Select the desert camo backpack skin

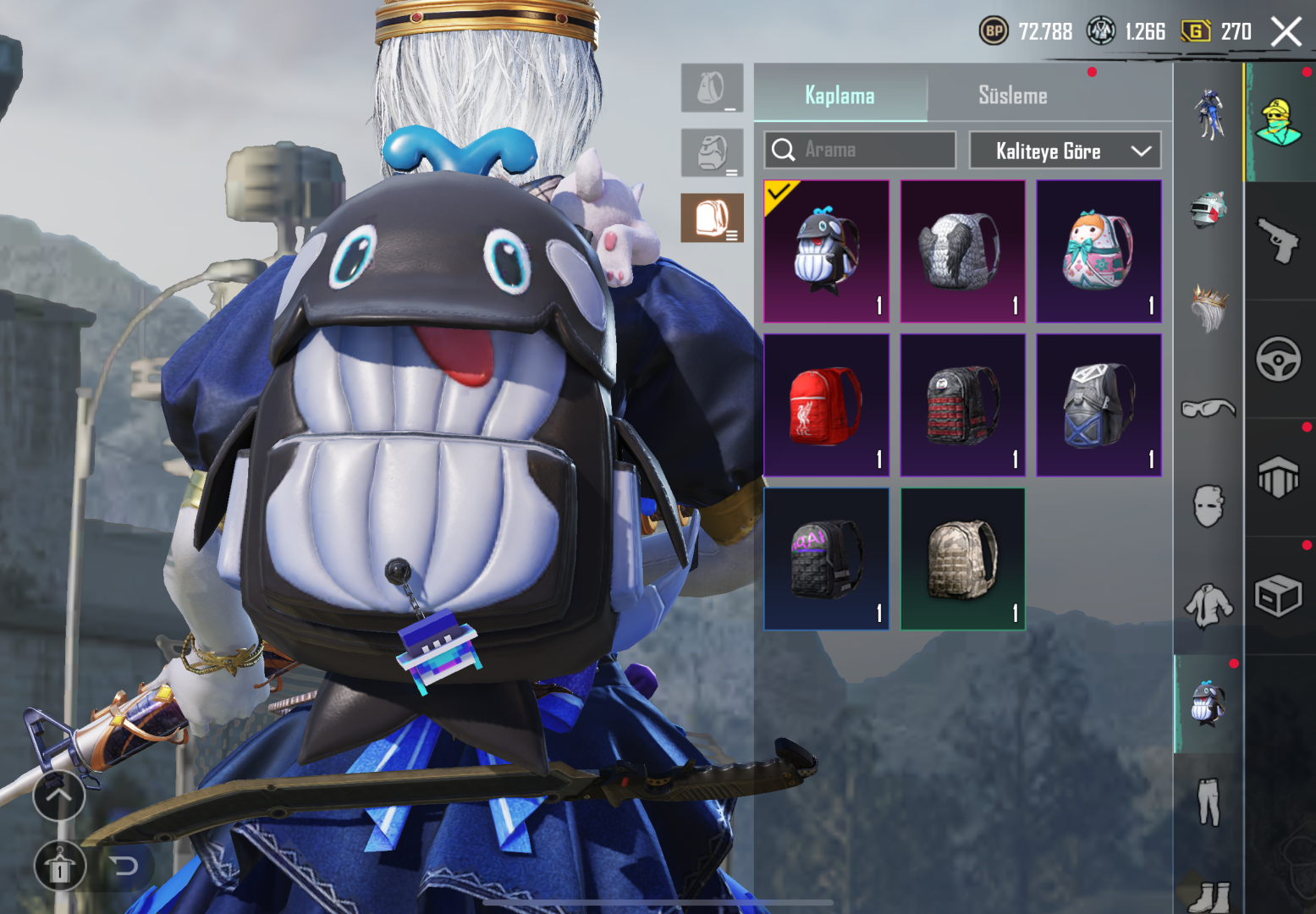tap(962, 559)
